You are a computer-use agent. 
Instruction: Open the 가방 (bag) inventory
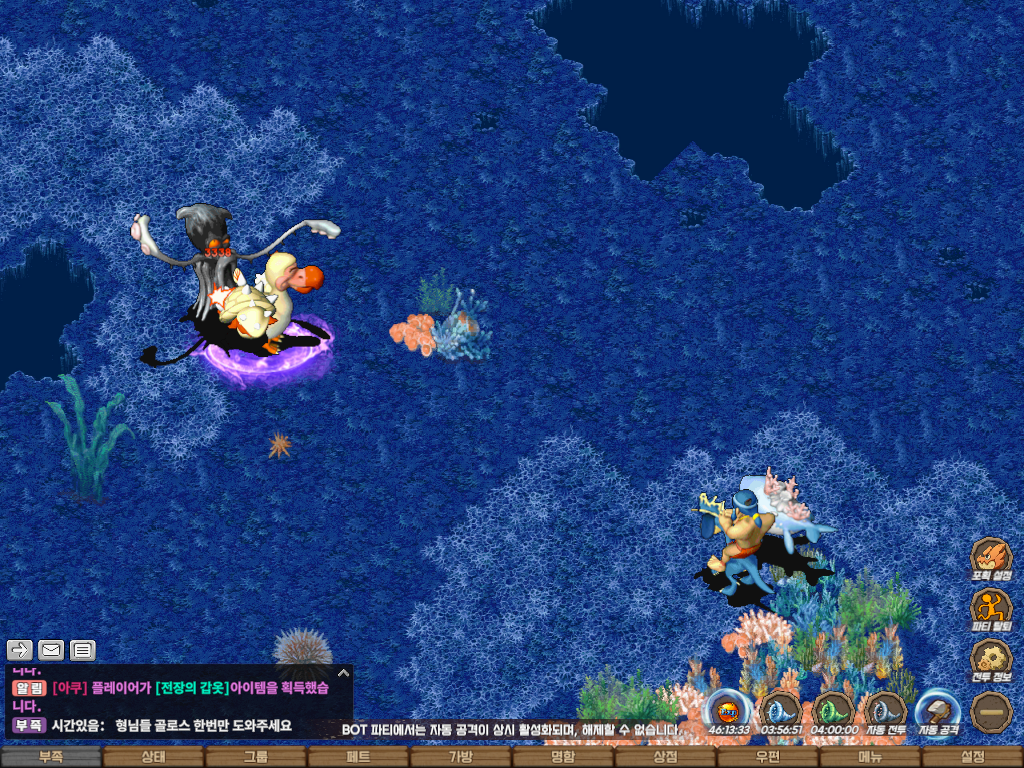[x=460, y=758]
